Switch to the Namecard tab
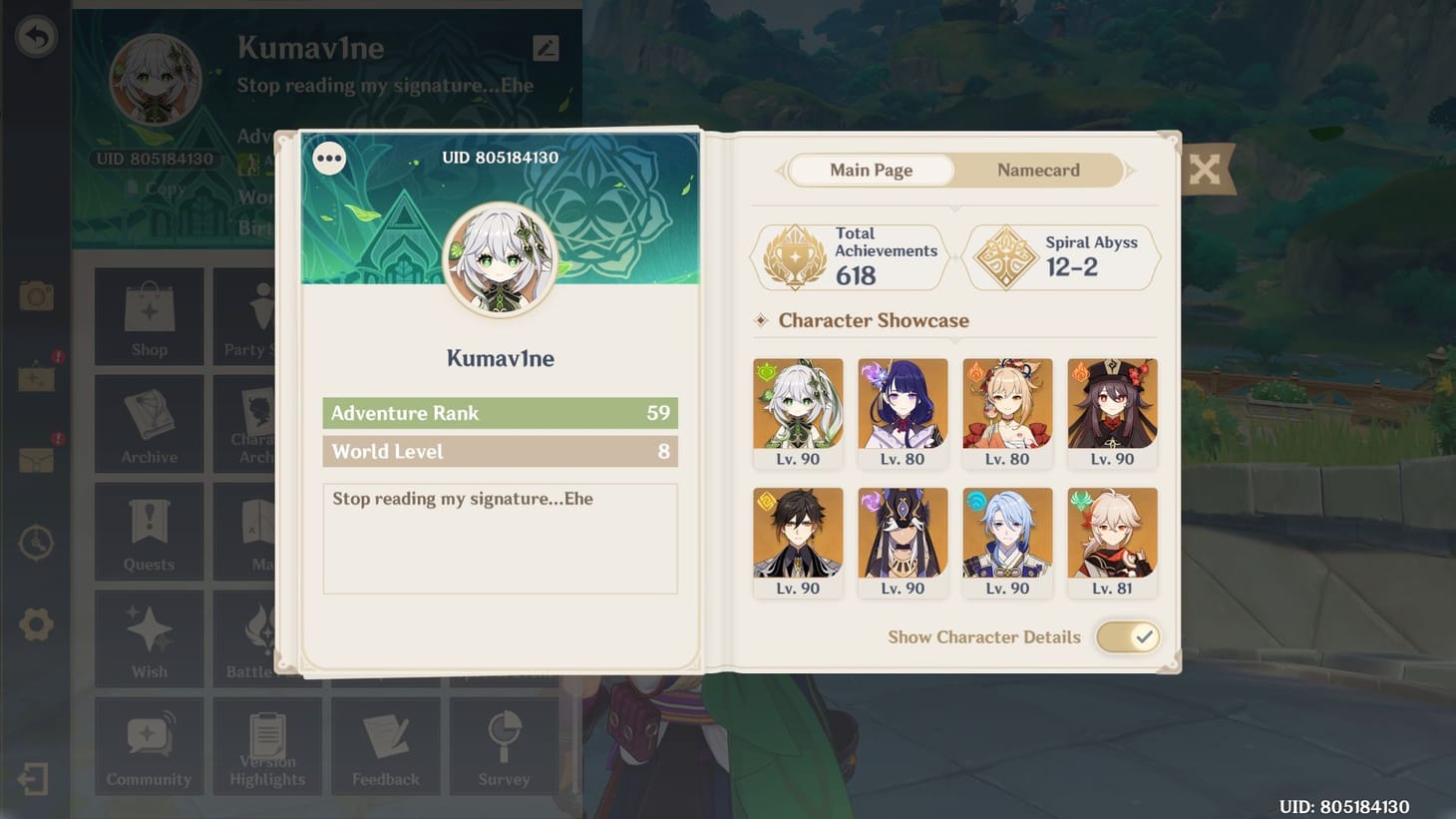Image resolution: width=1456 pixels, height=819 pixels. (1037, 170)
